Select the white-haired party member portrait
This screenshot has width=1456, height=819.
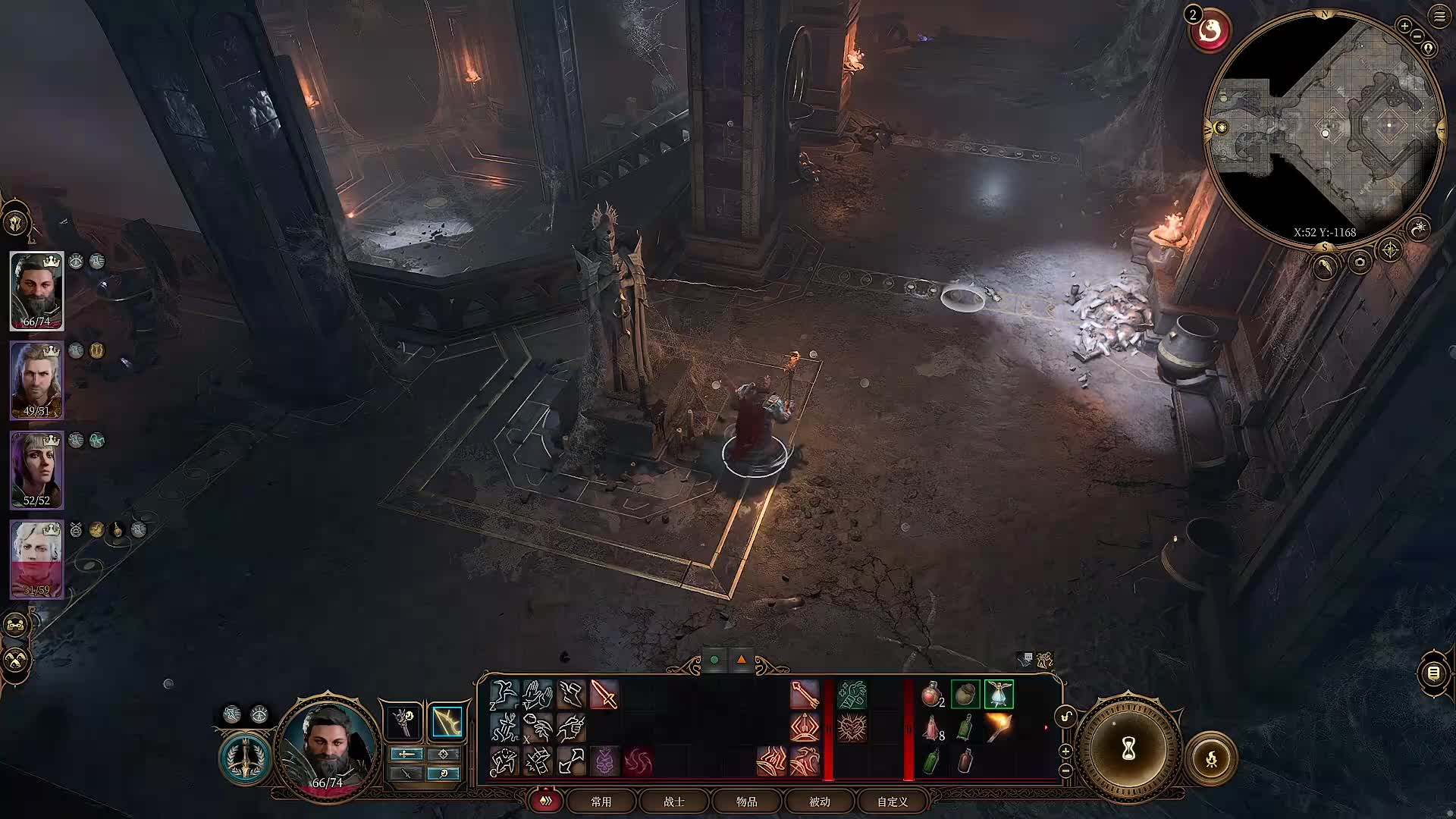[x=36, y=559]
